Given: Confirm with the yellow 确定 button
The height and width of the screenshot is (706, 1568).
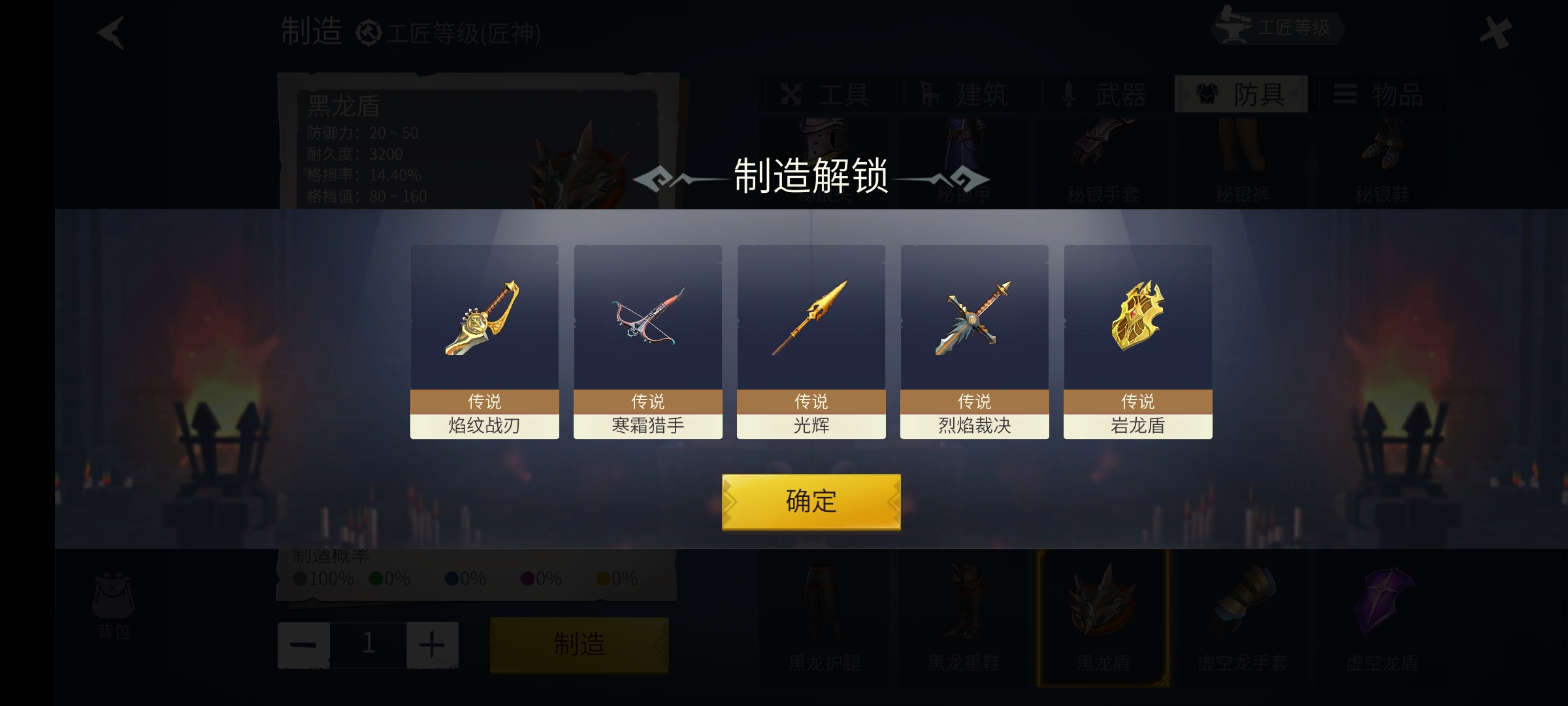Looking at the screenshot, I should (811, 501).
